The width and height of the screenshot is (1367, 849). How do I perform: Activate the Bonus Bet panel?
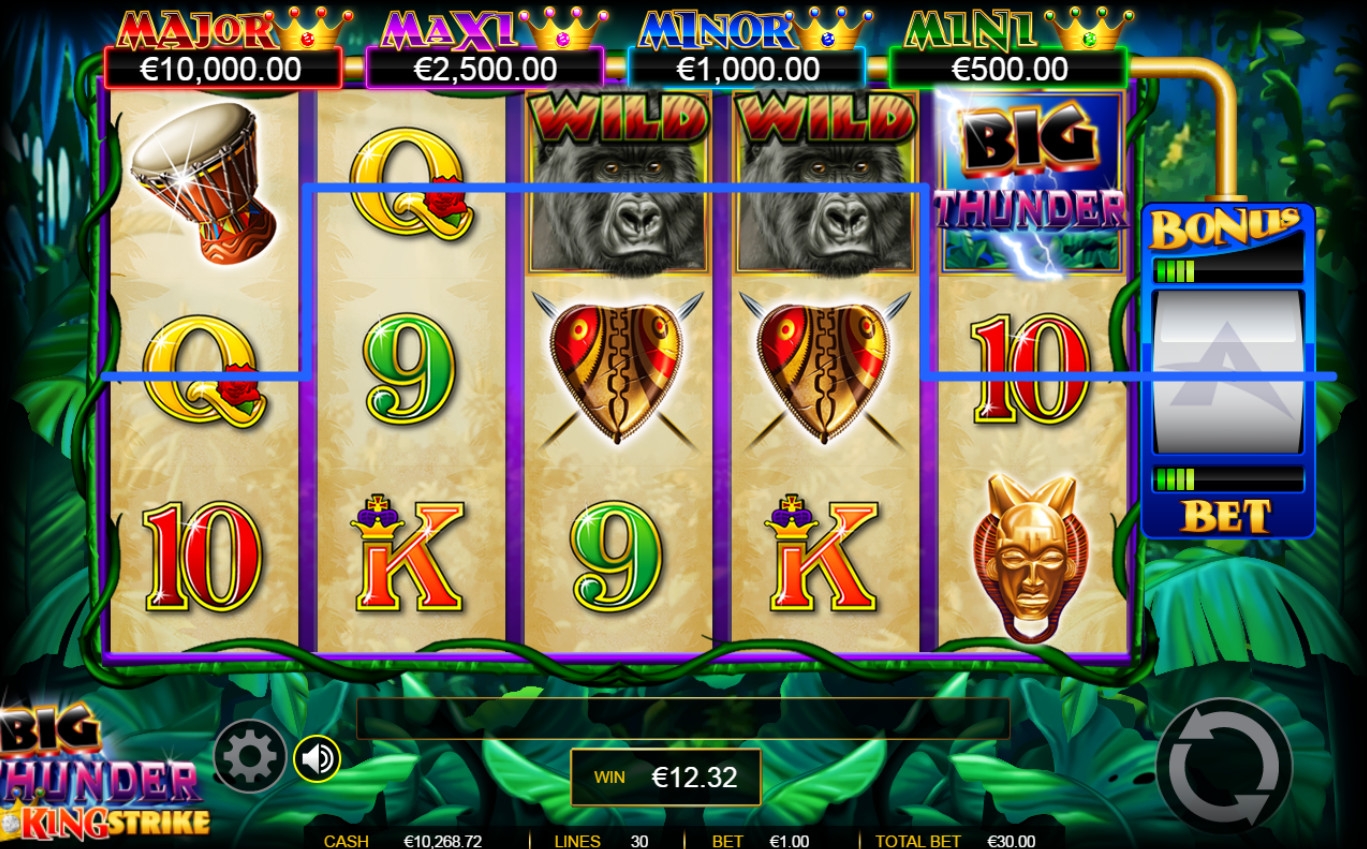1227,370
